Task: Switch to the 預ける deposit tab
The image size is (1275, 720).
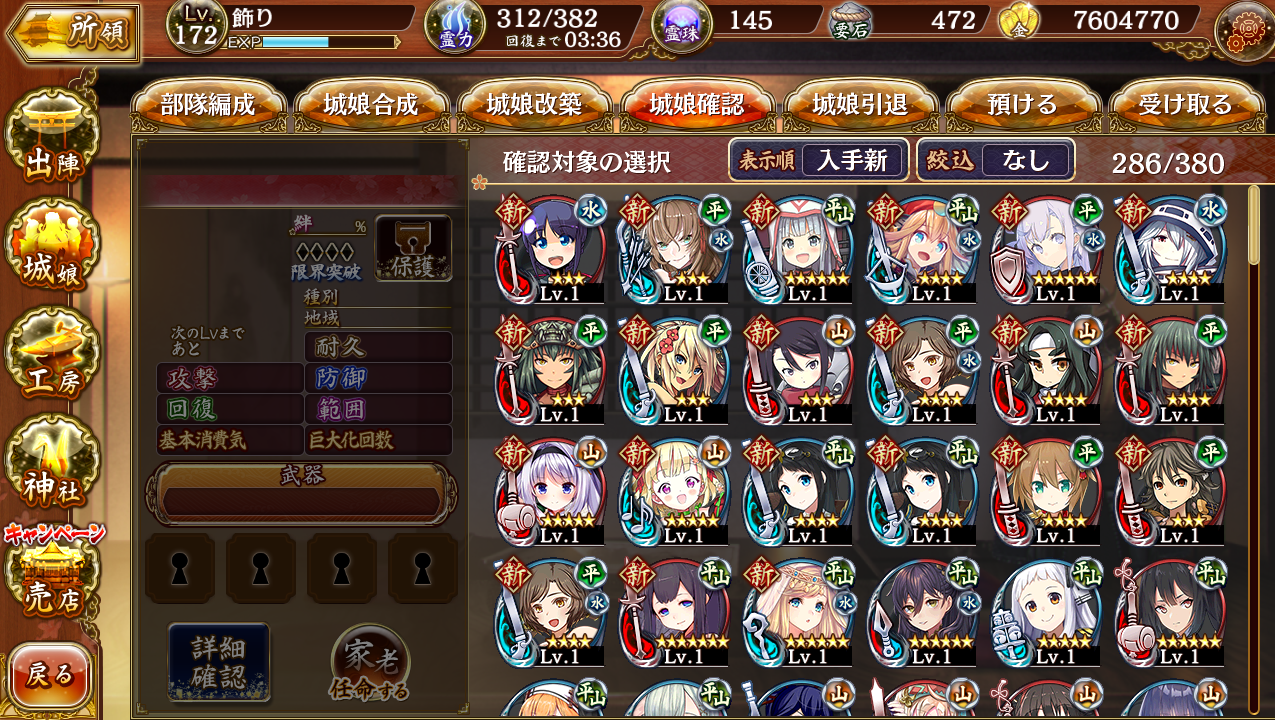Action: (1022, 105)
